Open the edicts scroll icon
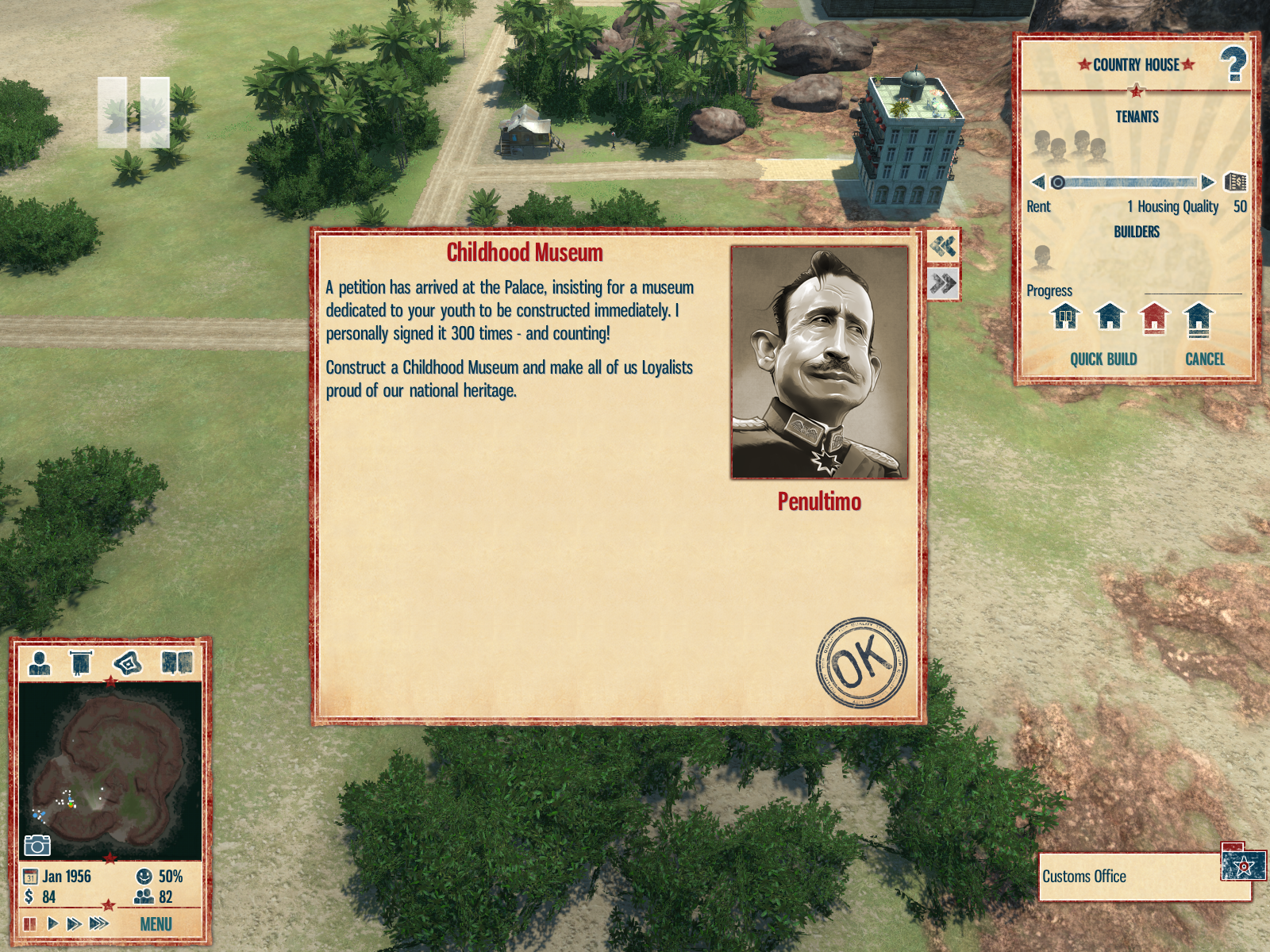Image resolution: width=1270 pixels, height=952 pixels. 81,662
